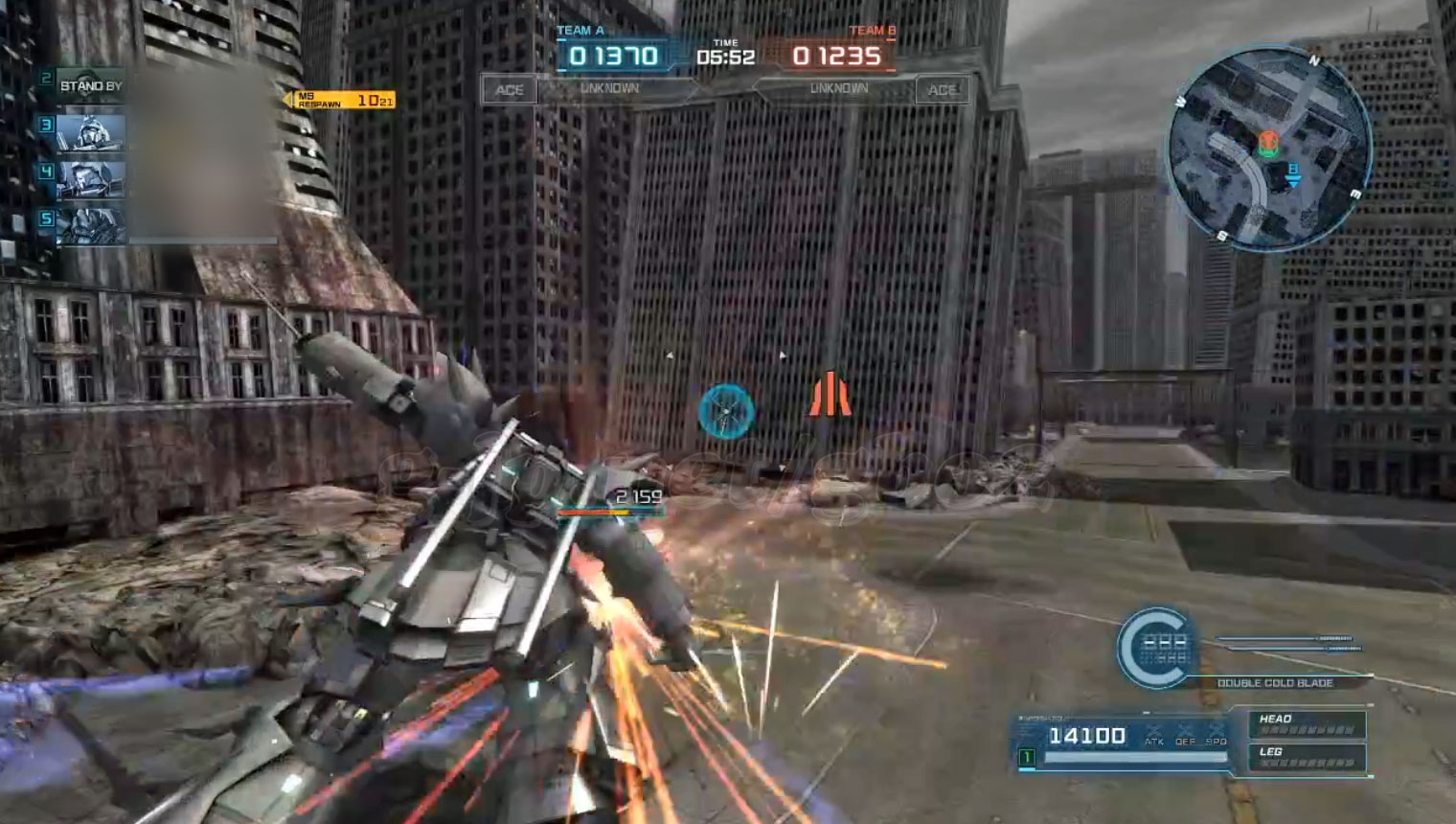Pick the squad member 5 portrait

click(90, 227)
